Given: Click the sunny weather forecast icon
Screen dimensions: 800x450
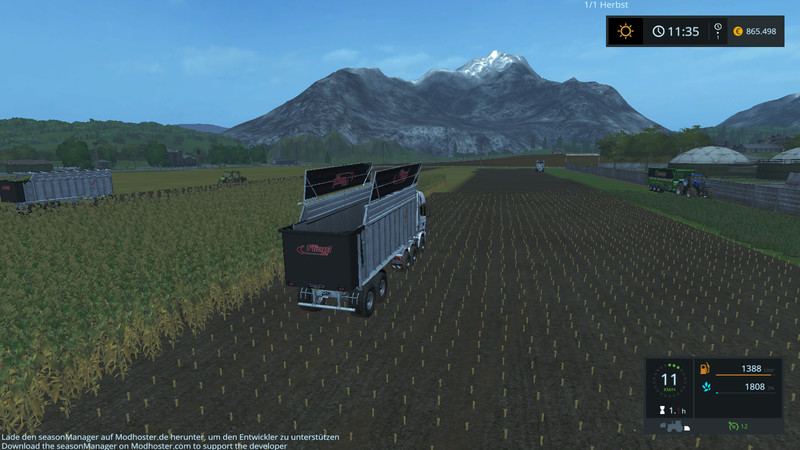Looking at the screenshot, I should pos(626,31).
